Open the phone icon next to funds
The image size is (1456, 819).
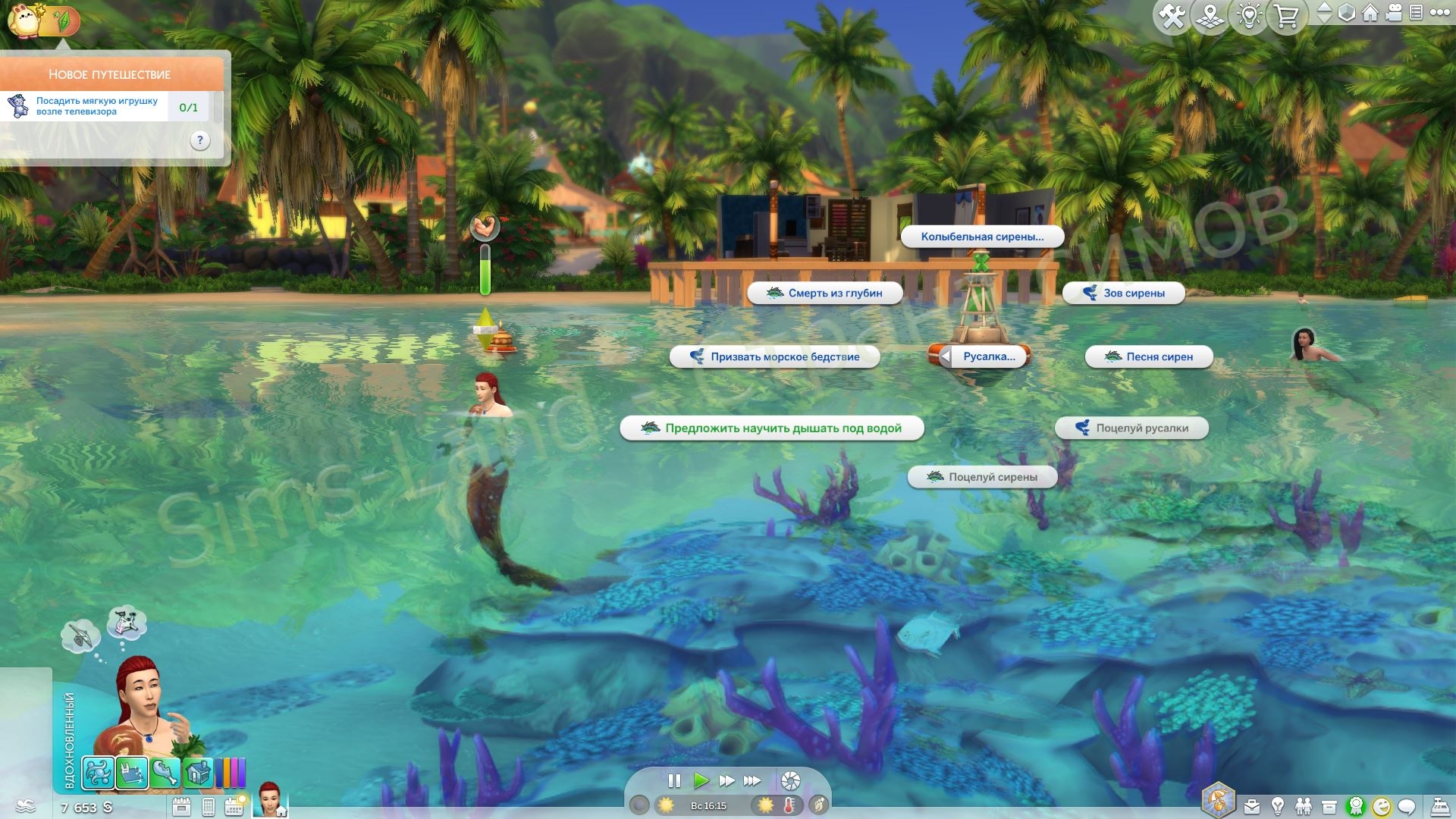click(209, 807)
